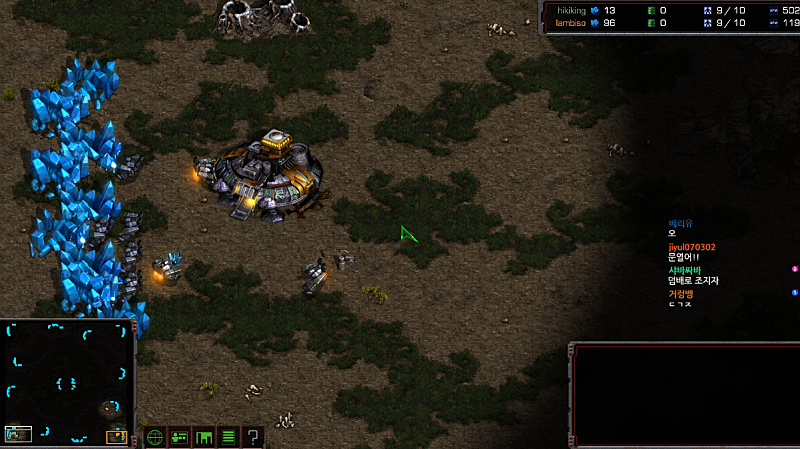Viewport: 800px width, 449px height.
Task: Click the green bar chart button
Action: click(204, 437)
